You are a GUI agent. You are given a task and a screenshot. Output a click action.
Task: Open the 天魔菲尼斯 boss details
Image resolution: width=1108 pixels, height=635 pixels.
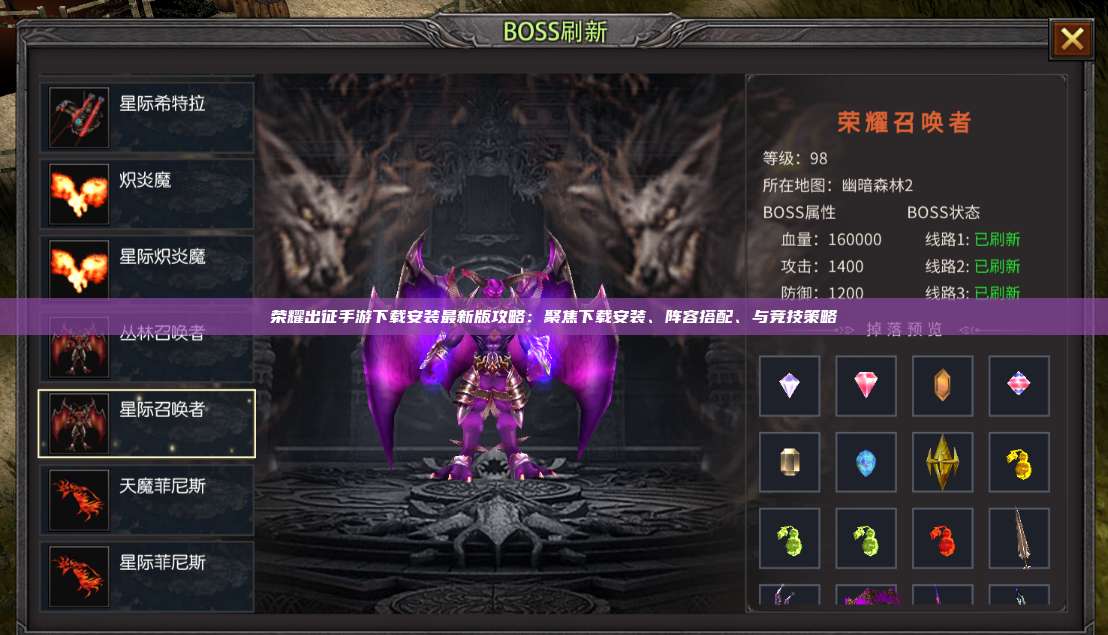(146, 499)
